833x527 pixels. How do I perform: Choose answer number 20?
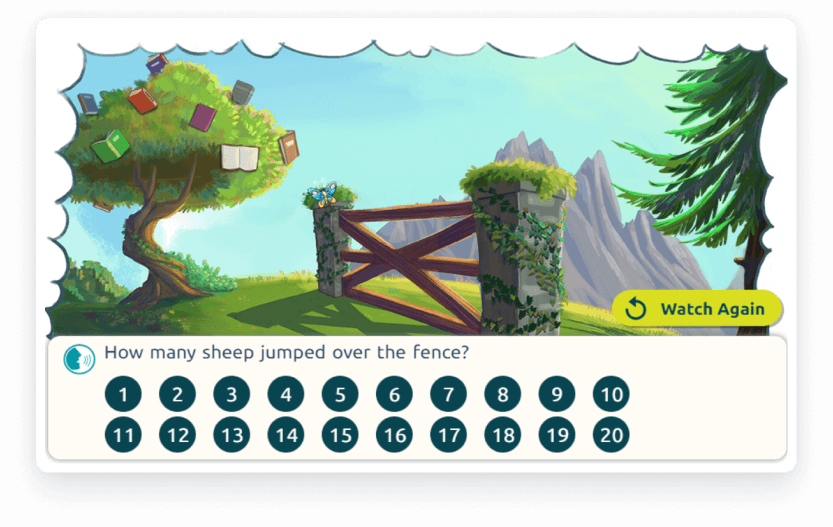[611, 435]
